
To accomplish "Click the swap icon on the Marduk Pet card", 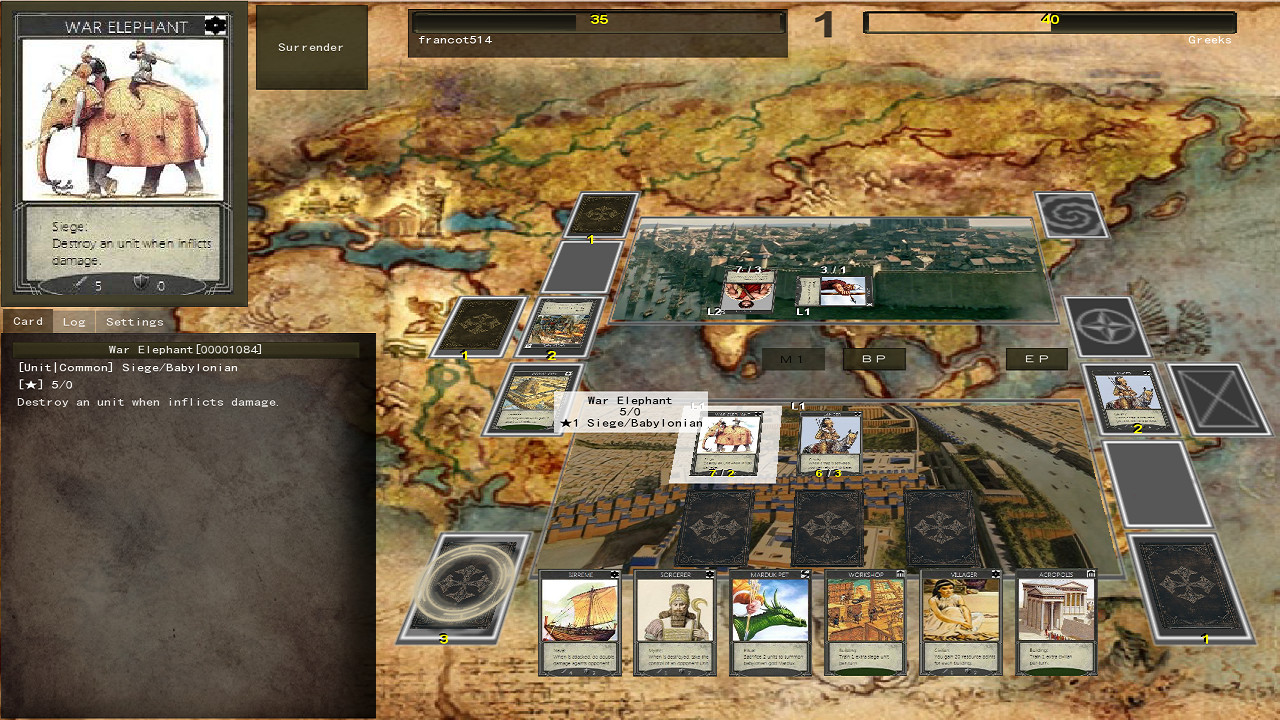I will coord(805,572).
